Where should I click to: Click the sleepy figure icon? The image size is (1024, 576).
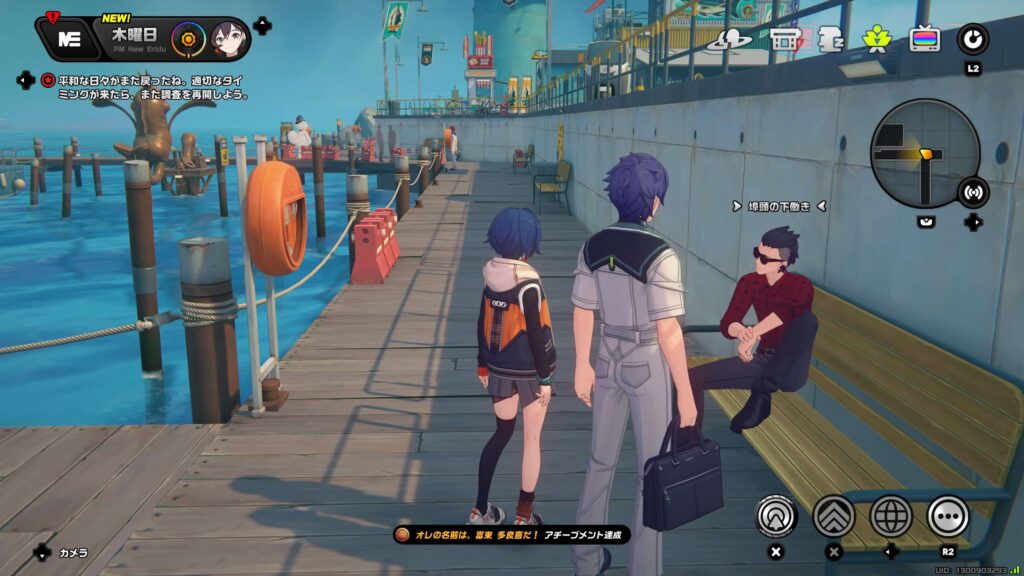point(830,40)
